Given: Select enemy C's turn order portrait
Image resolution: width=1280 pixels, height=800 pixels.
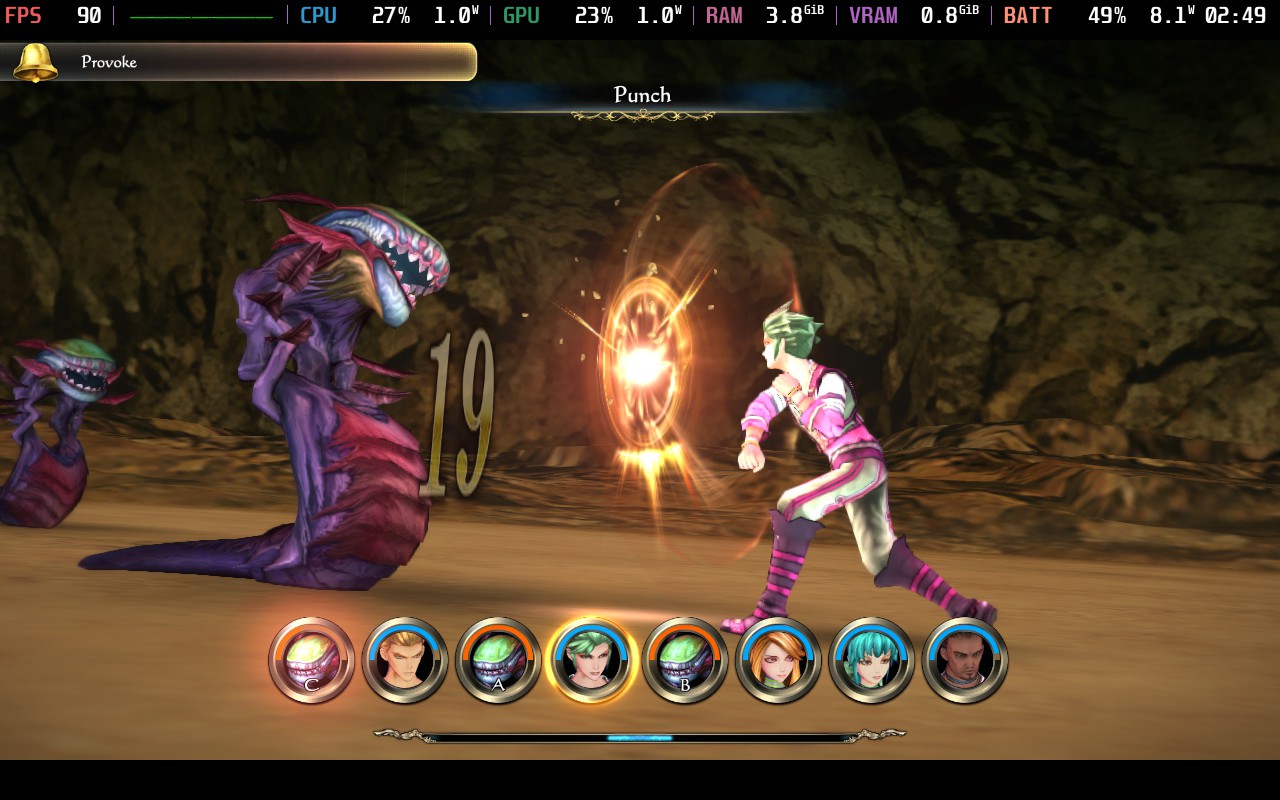Looking at the screenshot, I should coord(312,660).
